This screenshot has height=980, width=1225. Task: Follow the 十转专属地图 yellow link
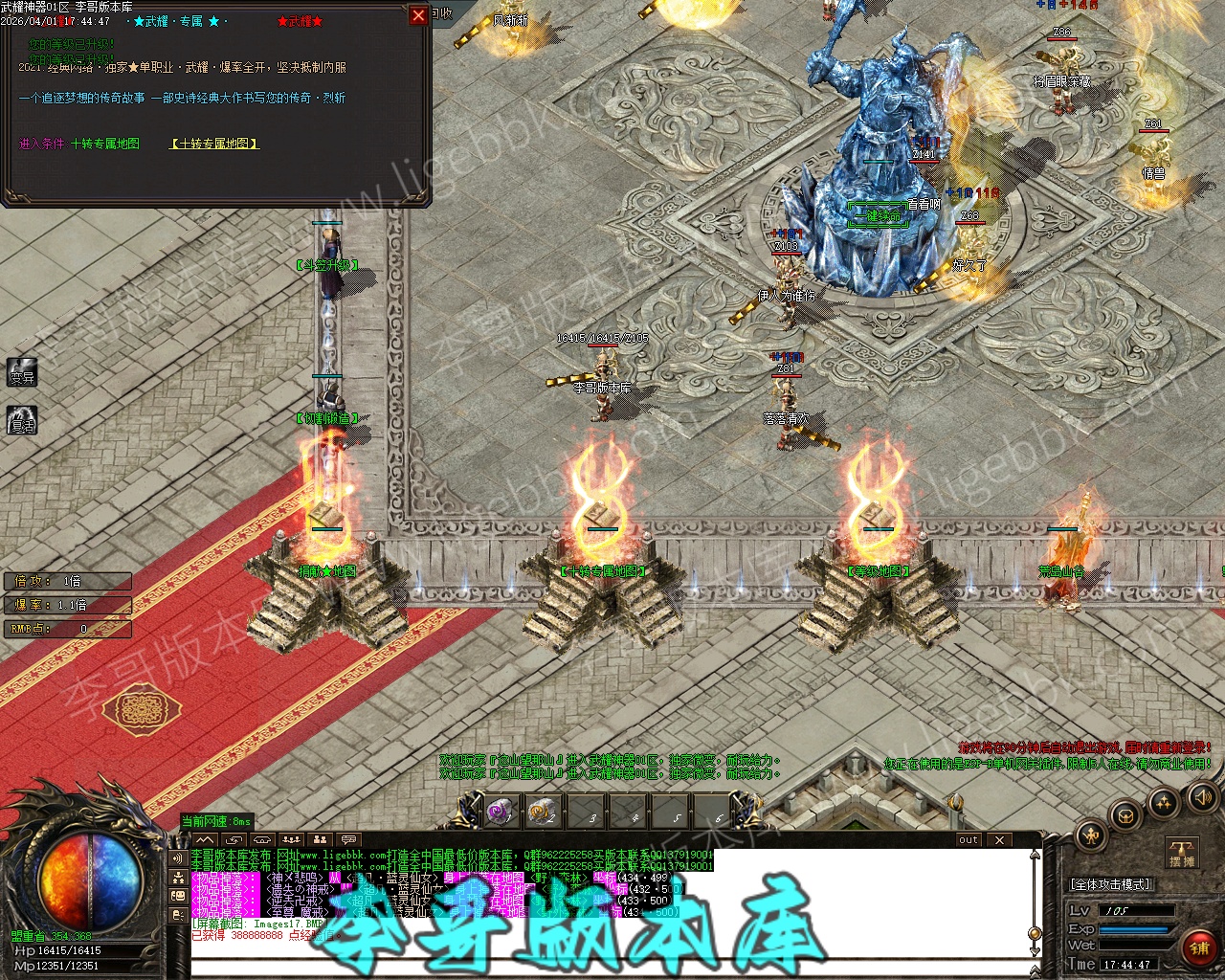pos(214,144)
